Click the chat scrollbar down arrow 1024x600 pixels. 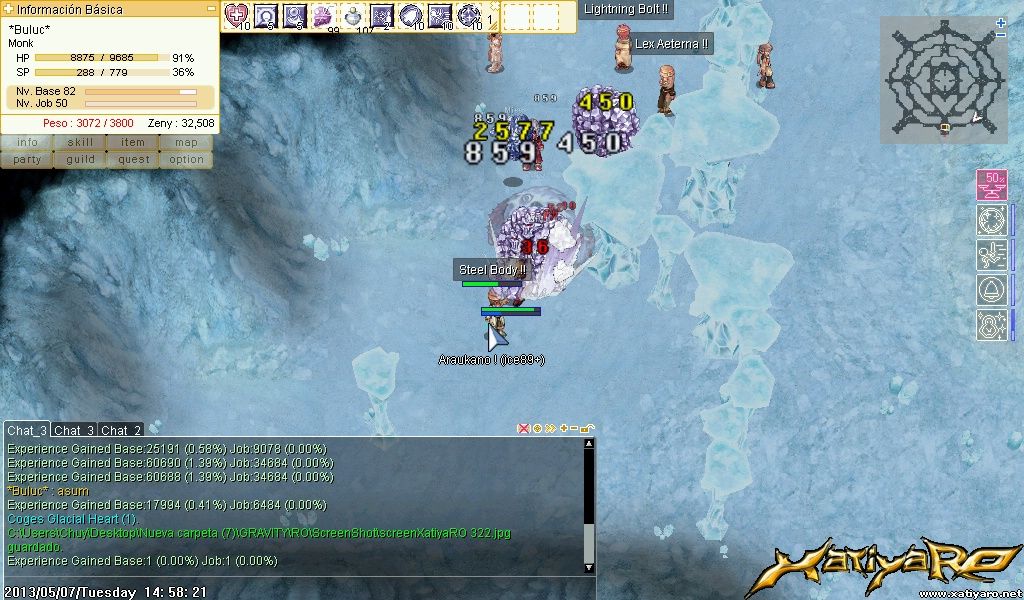coord(589,567)
